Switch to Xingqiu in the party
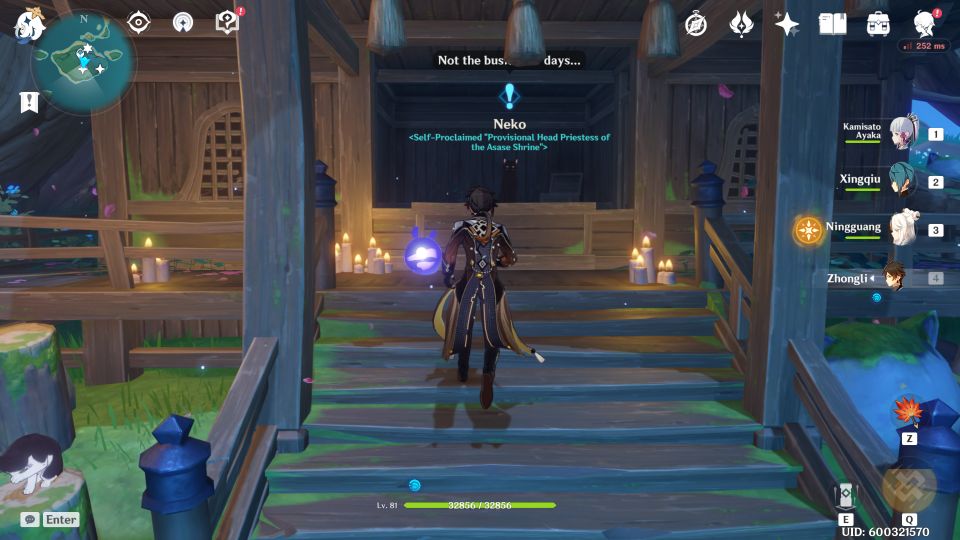The height and width of the screenshot is (540, 960). pyautogui.click(x=903, y=181)
